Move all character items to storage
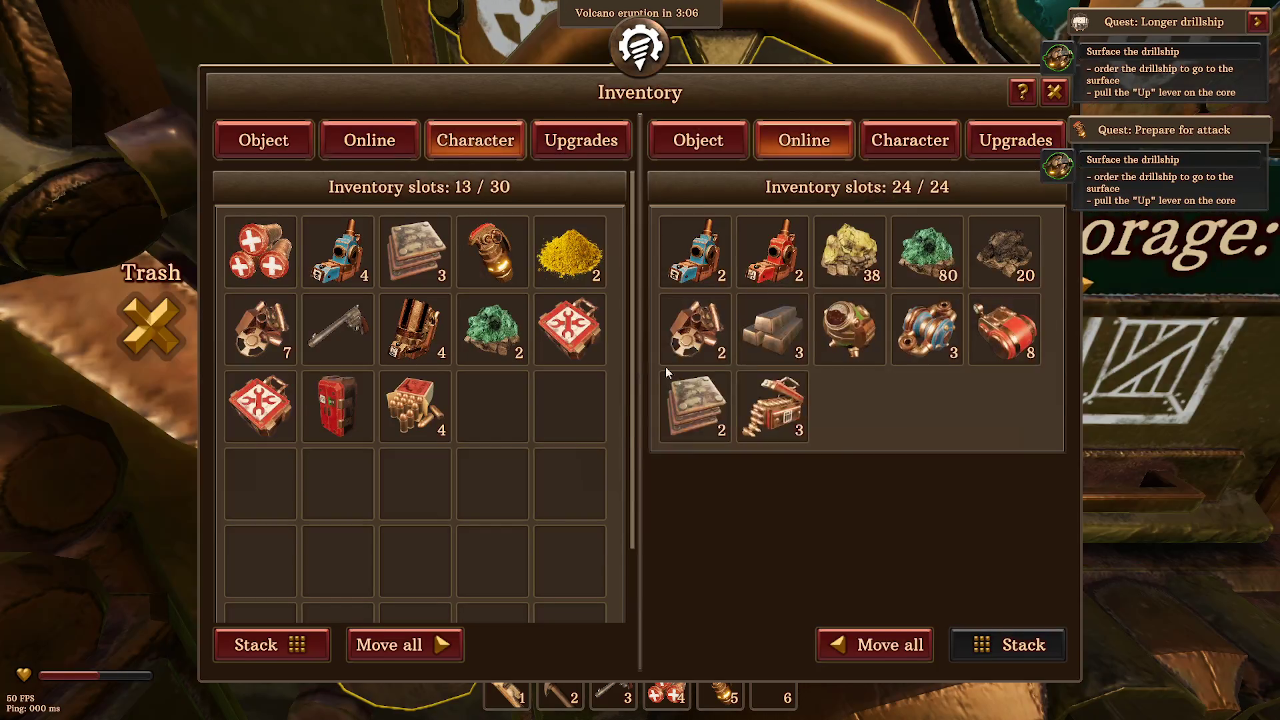This screenshot has height=720, width=1280. (403, 645)
